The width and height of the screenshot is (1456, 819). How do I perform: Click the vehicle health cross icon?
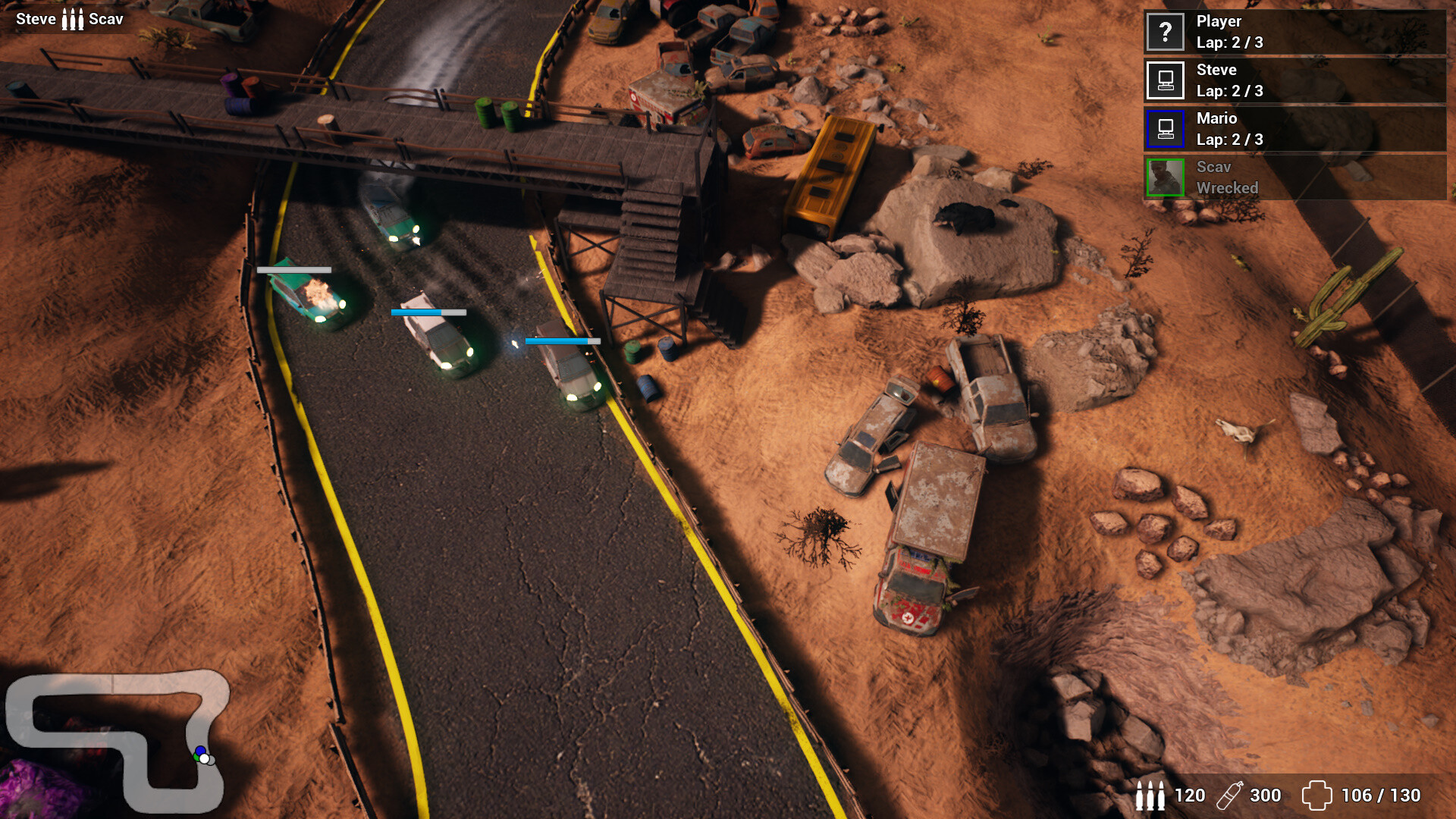tap(1316, 795)
